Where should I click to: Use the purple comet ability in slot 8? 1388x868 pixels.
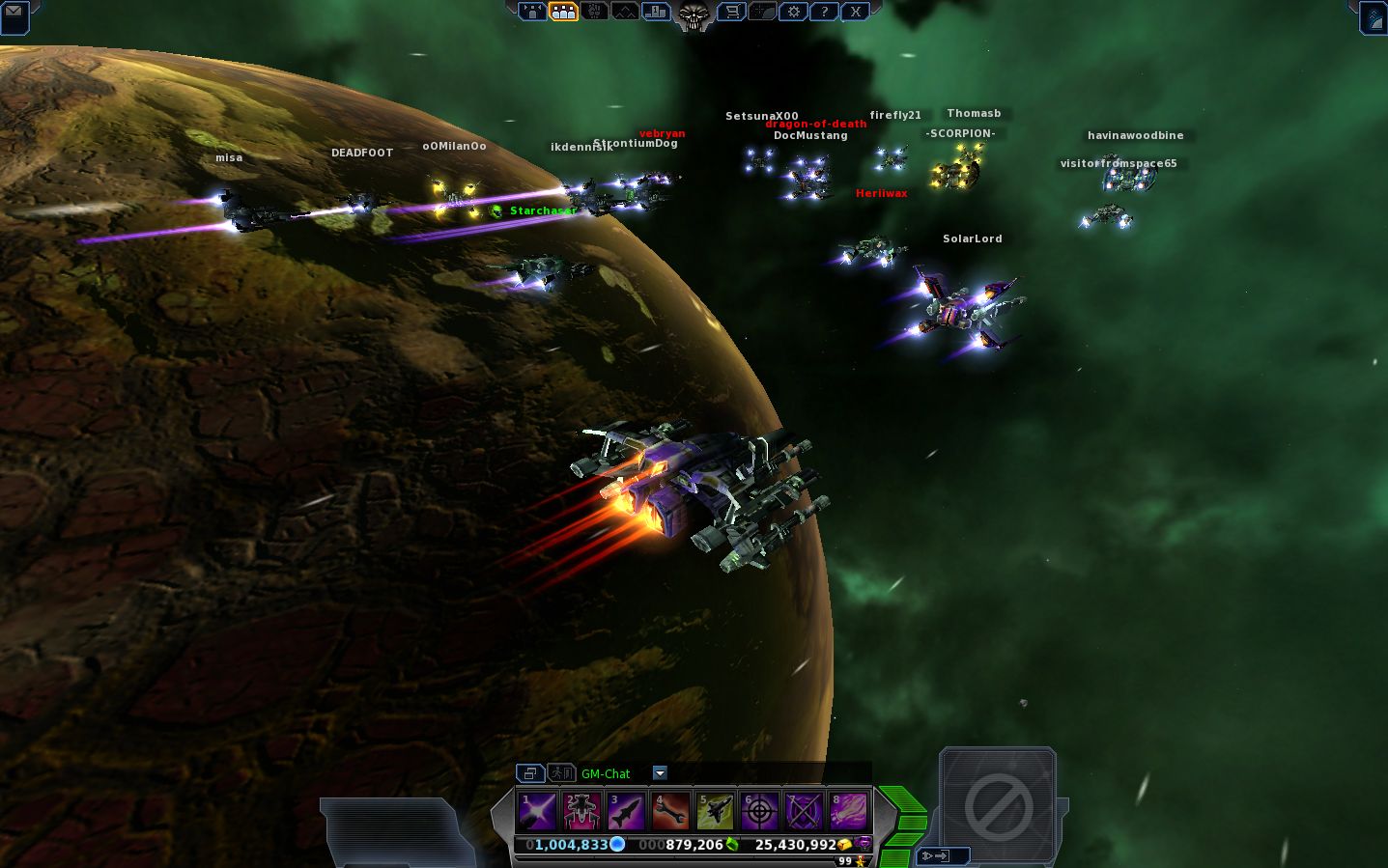[x=848, y=811]
